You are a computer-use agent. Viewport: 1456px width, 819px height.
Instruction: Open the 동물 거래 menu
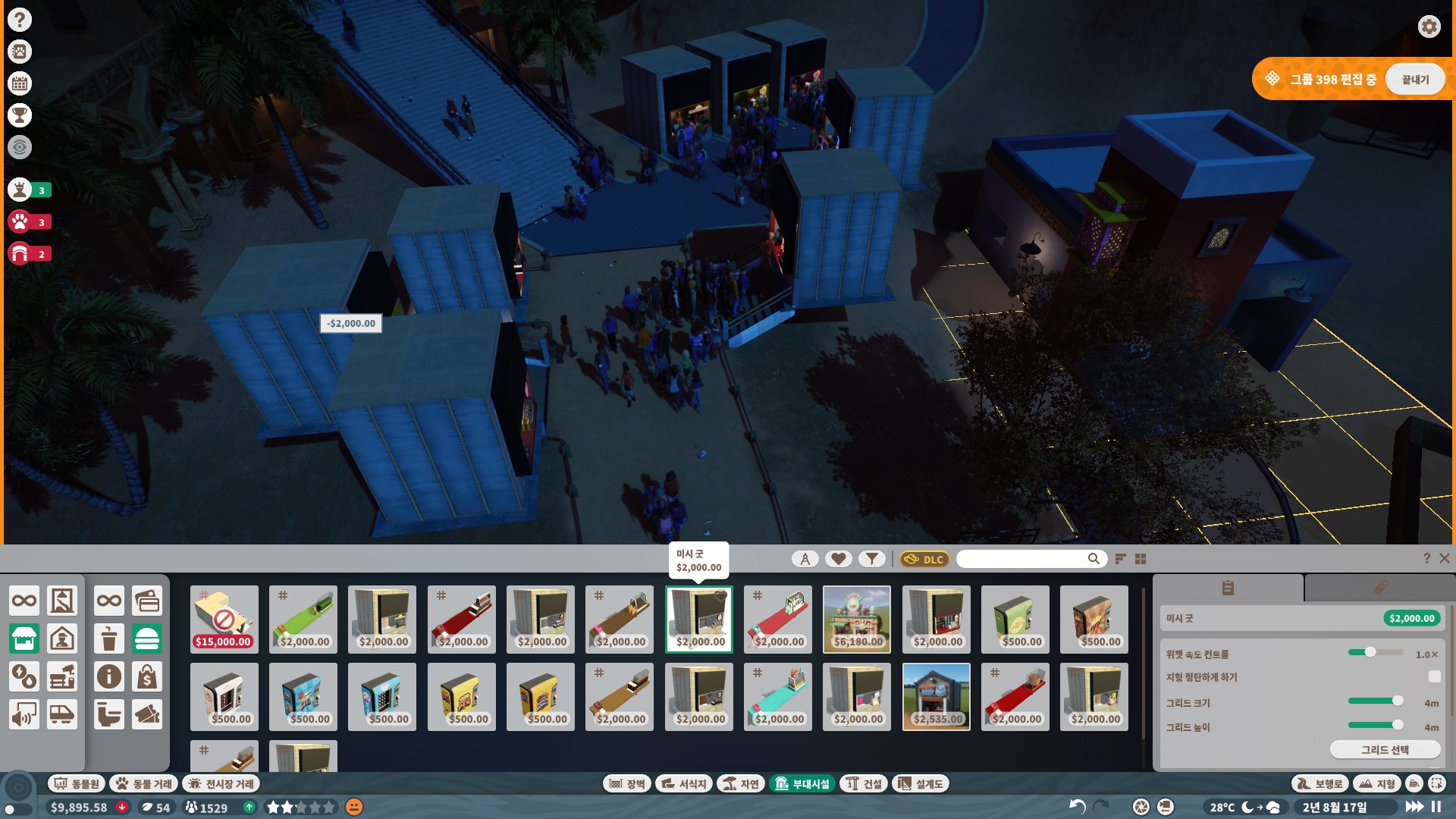tap(144, 783)
